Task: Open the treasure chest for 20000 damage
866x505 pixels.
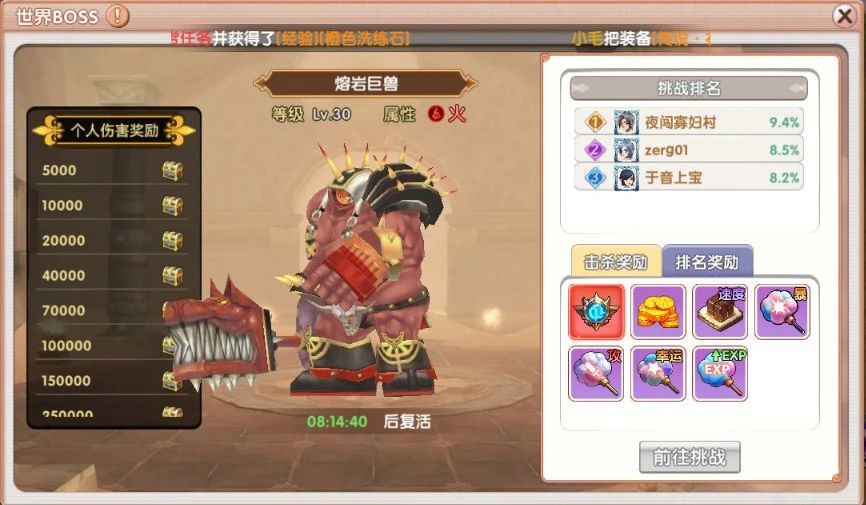Action: pyautogui.click(x=173, y=241)
